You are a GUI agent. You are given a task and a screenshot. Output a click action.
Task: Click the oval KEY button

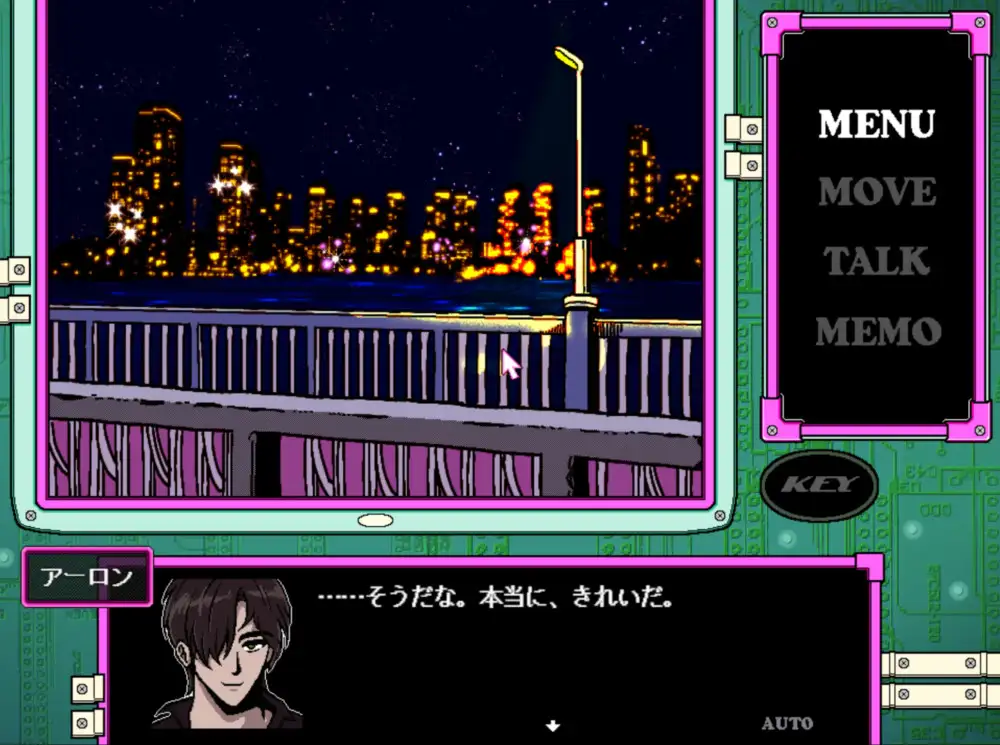click(x=818, y=486)
